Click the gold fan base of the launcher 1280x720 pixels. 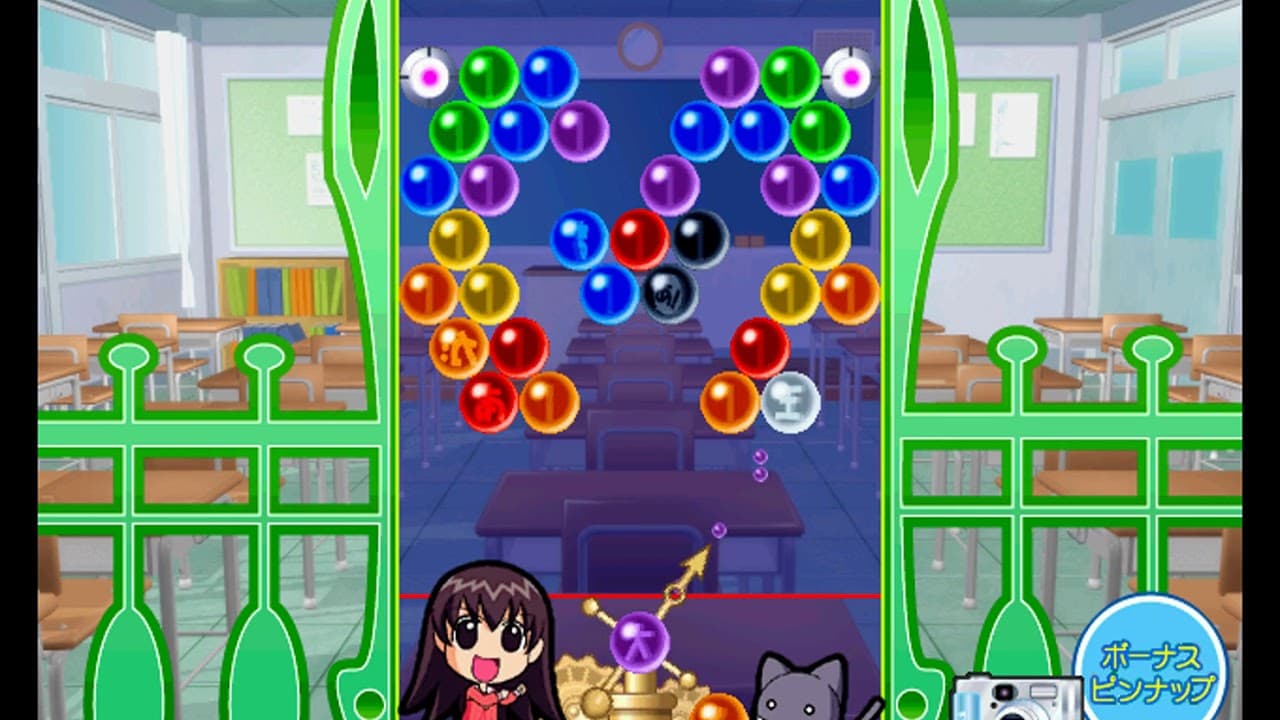[x=600, y=690]
